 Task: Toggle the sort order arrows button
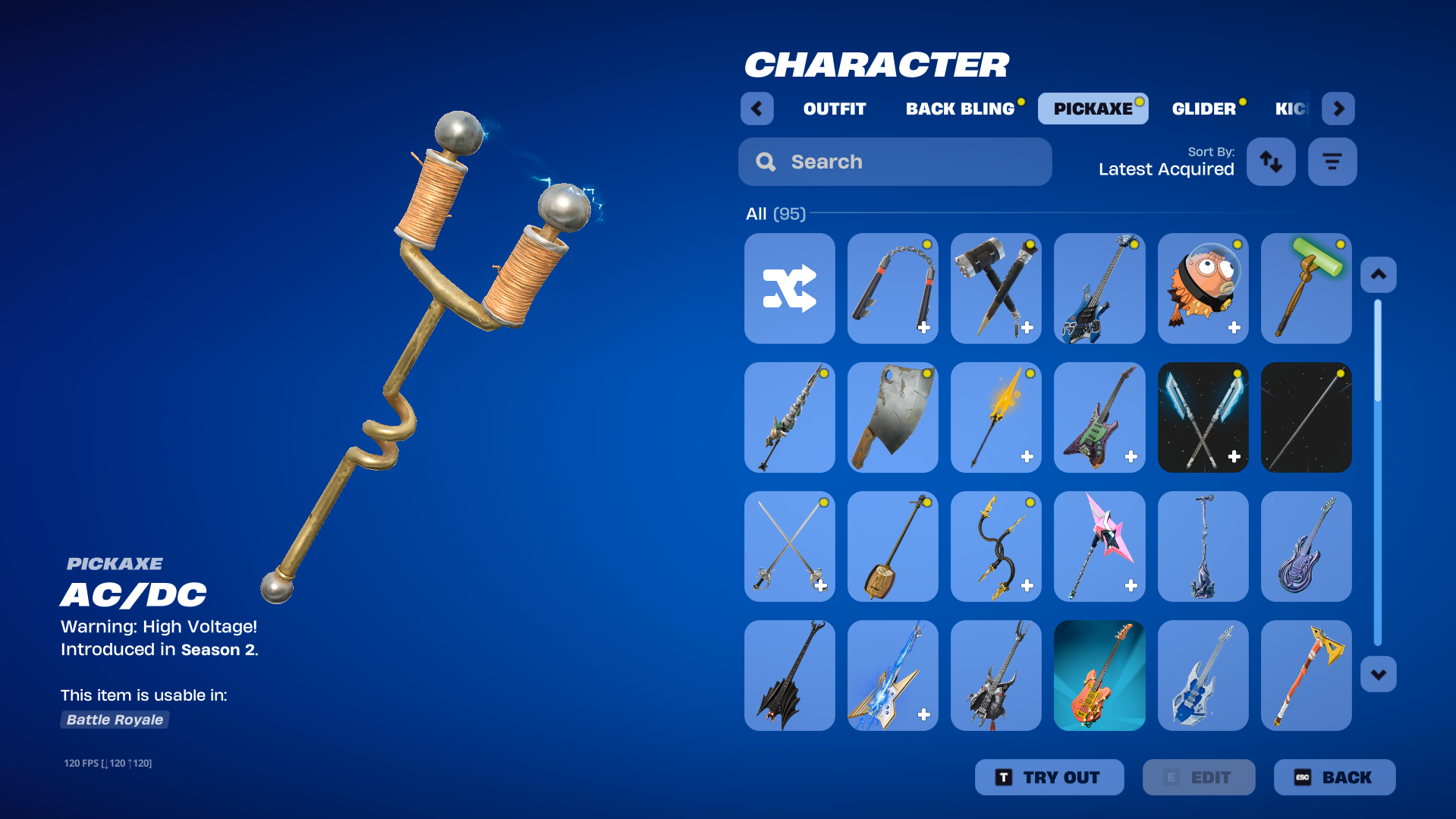pos(1271,162)
